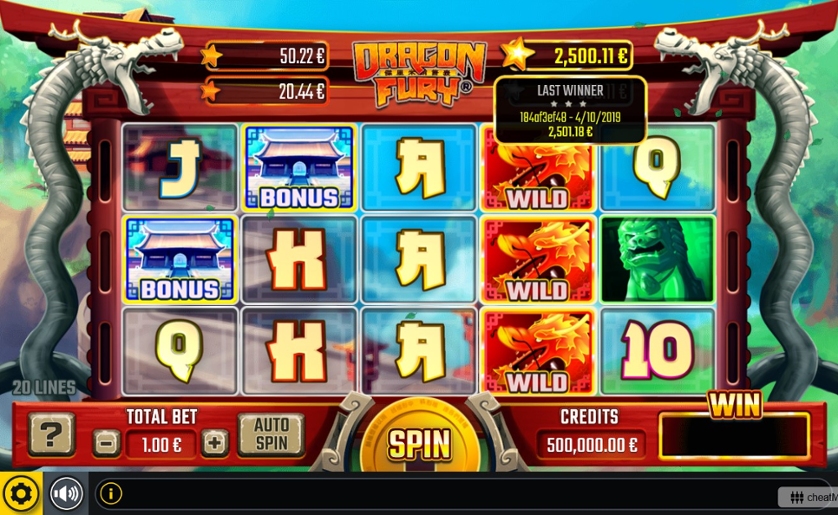
Task: Decrease total bet with the minus button
Action: click(106, 442)
